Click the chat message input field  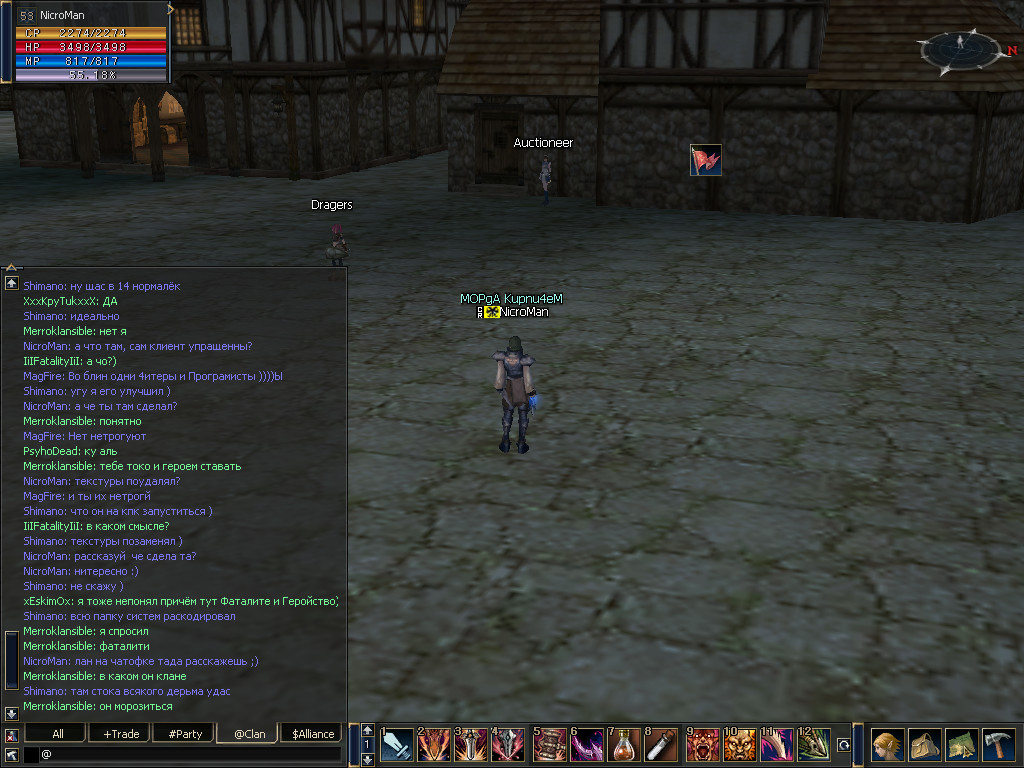click(190, 754)
